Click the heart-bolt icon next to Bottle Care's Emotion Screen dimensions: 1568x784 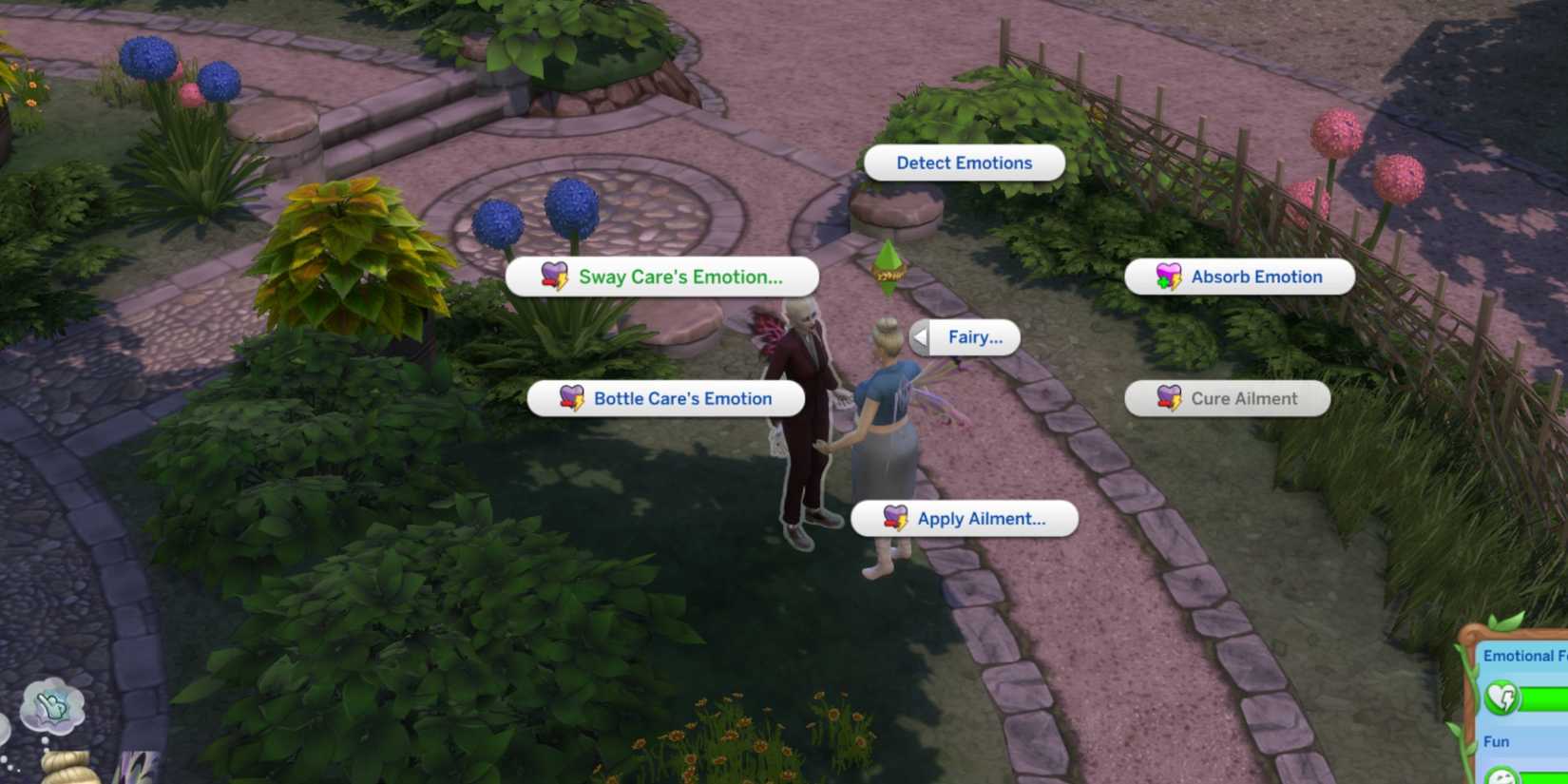(x=569, y=398)
